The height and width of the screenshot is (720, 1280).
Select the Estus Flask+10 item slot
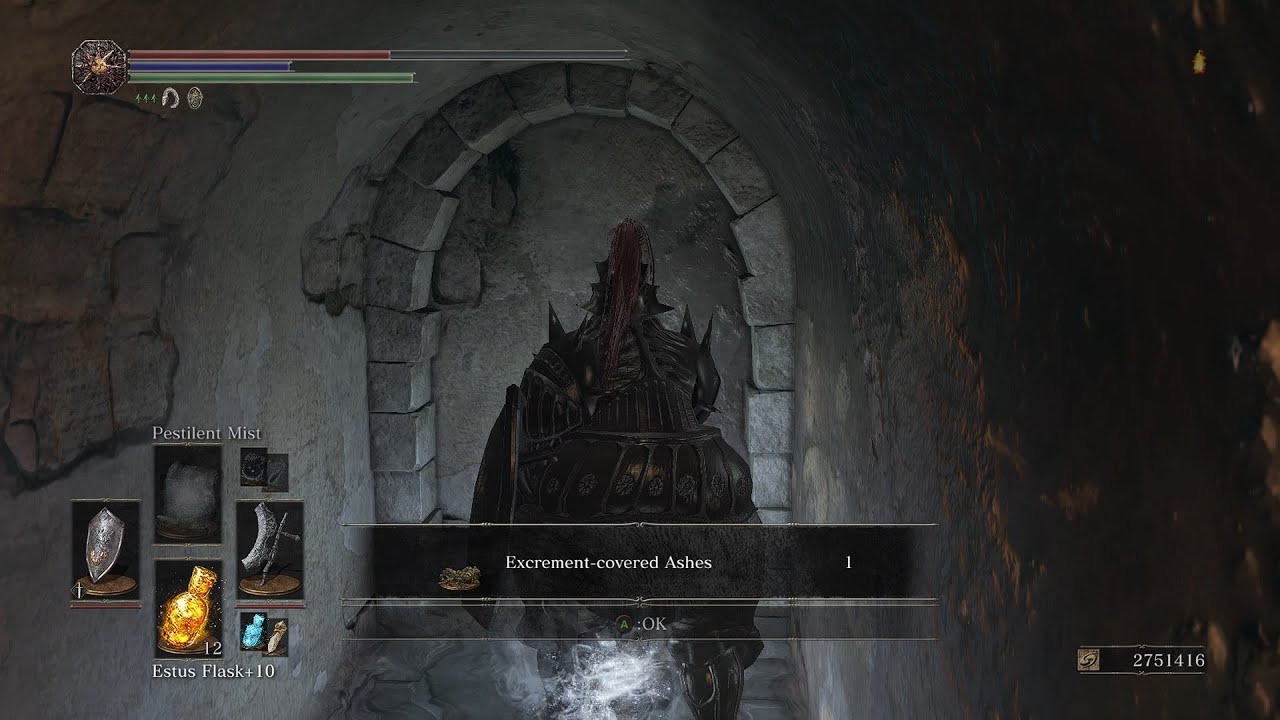click(x=188, y=607)
